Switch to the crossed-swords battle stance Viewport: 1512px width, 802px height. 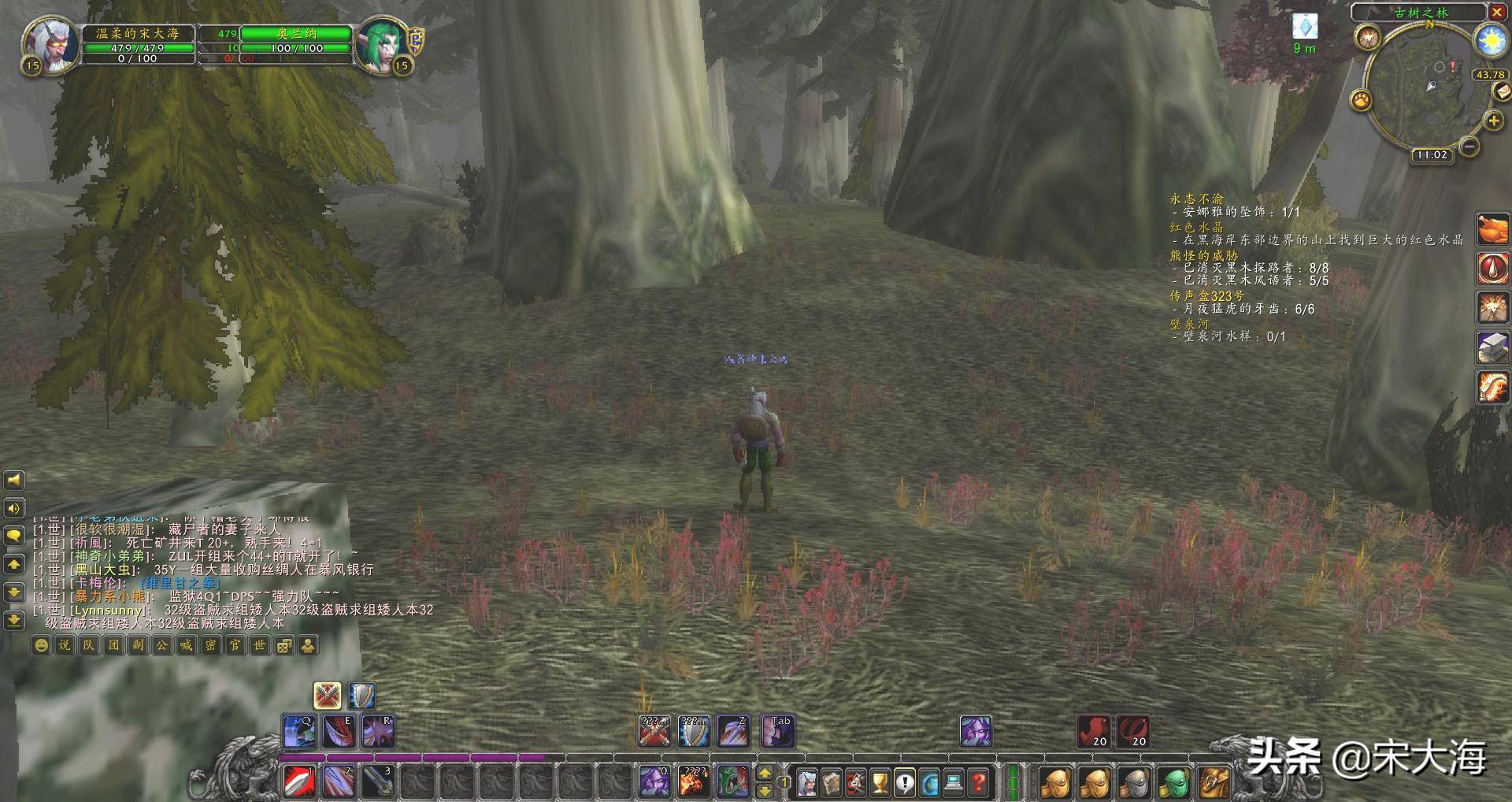(327, 695)
